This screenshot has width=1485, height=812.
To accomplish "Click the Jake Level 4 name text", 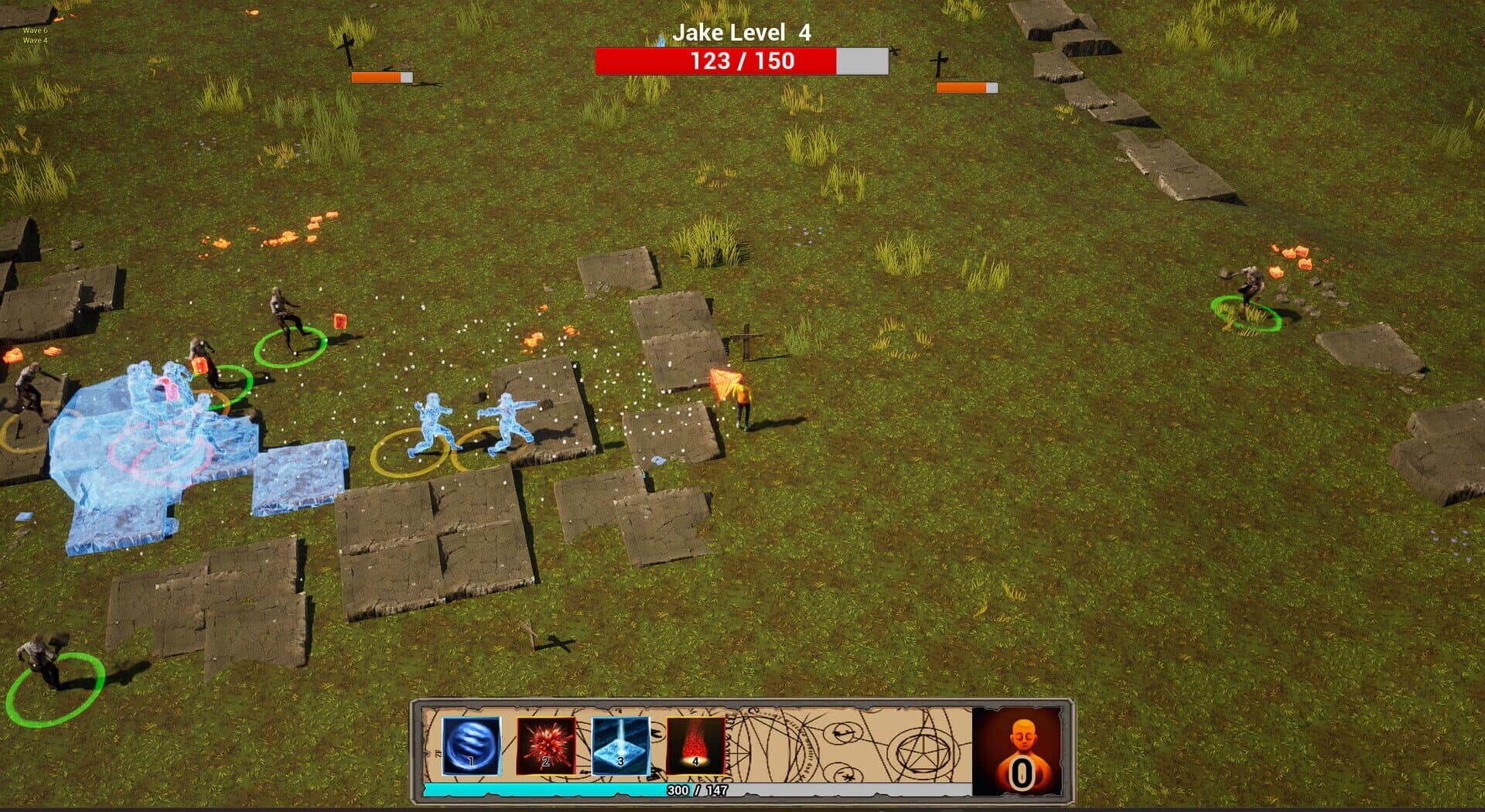I will 741,33.
